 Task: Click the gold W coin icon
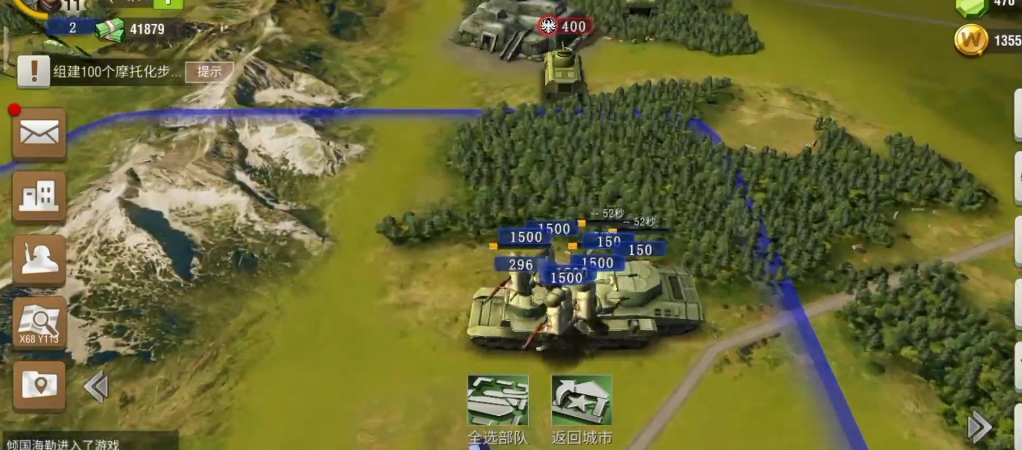(x=971, y=41)
